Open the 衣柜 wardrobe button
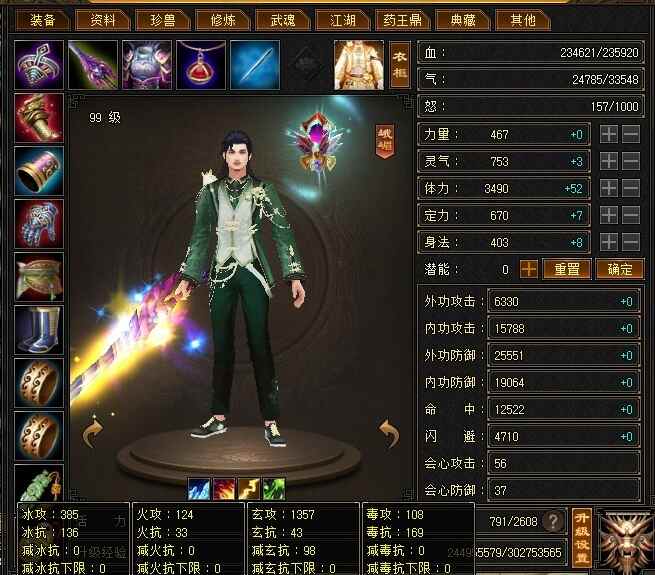Image resolution: width=655 pixels, height=575 pixels. 399,65
